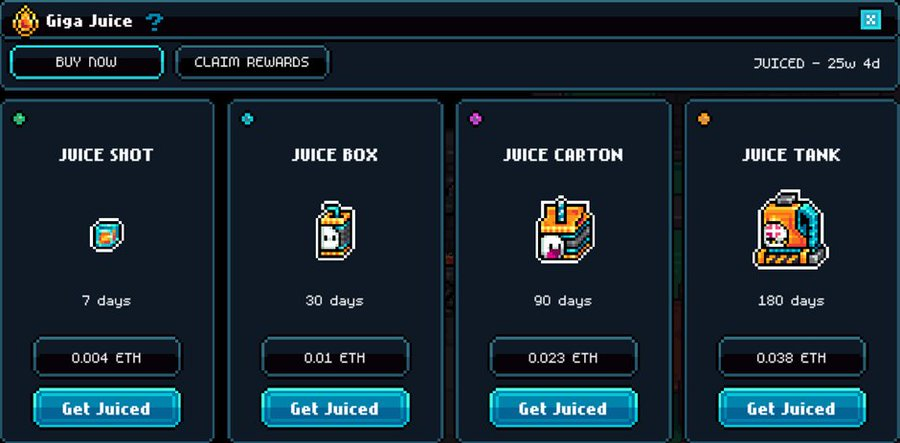Switch to the Buy Now tab
Viewport: 900px width, 443px height.
(x=86, y=62)
